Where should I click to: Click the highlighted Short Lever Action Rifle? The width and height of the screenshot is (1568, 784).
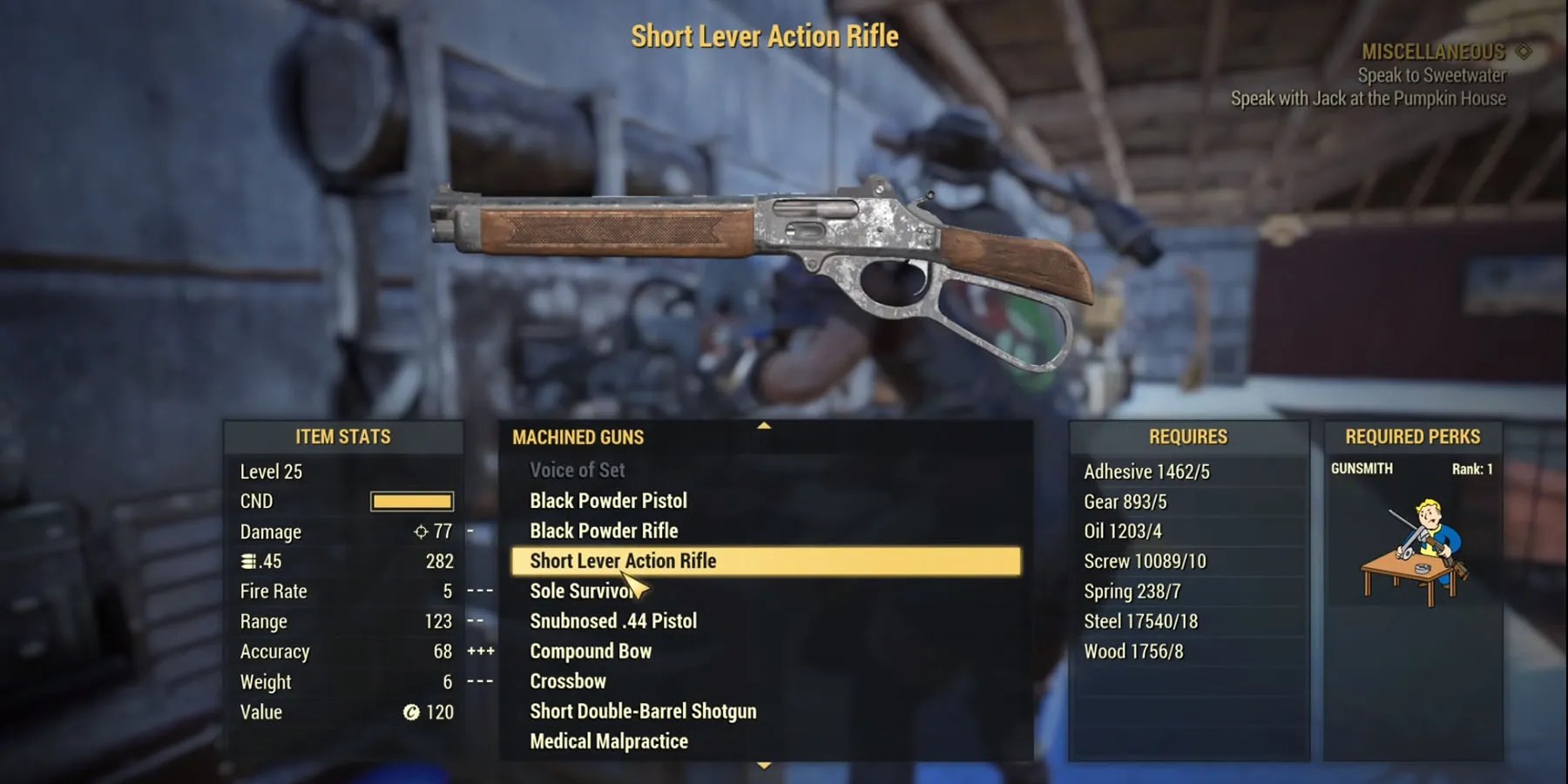point(623,561)
